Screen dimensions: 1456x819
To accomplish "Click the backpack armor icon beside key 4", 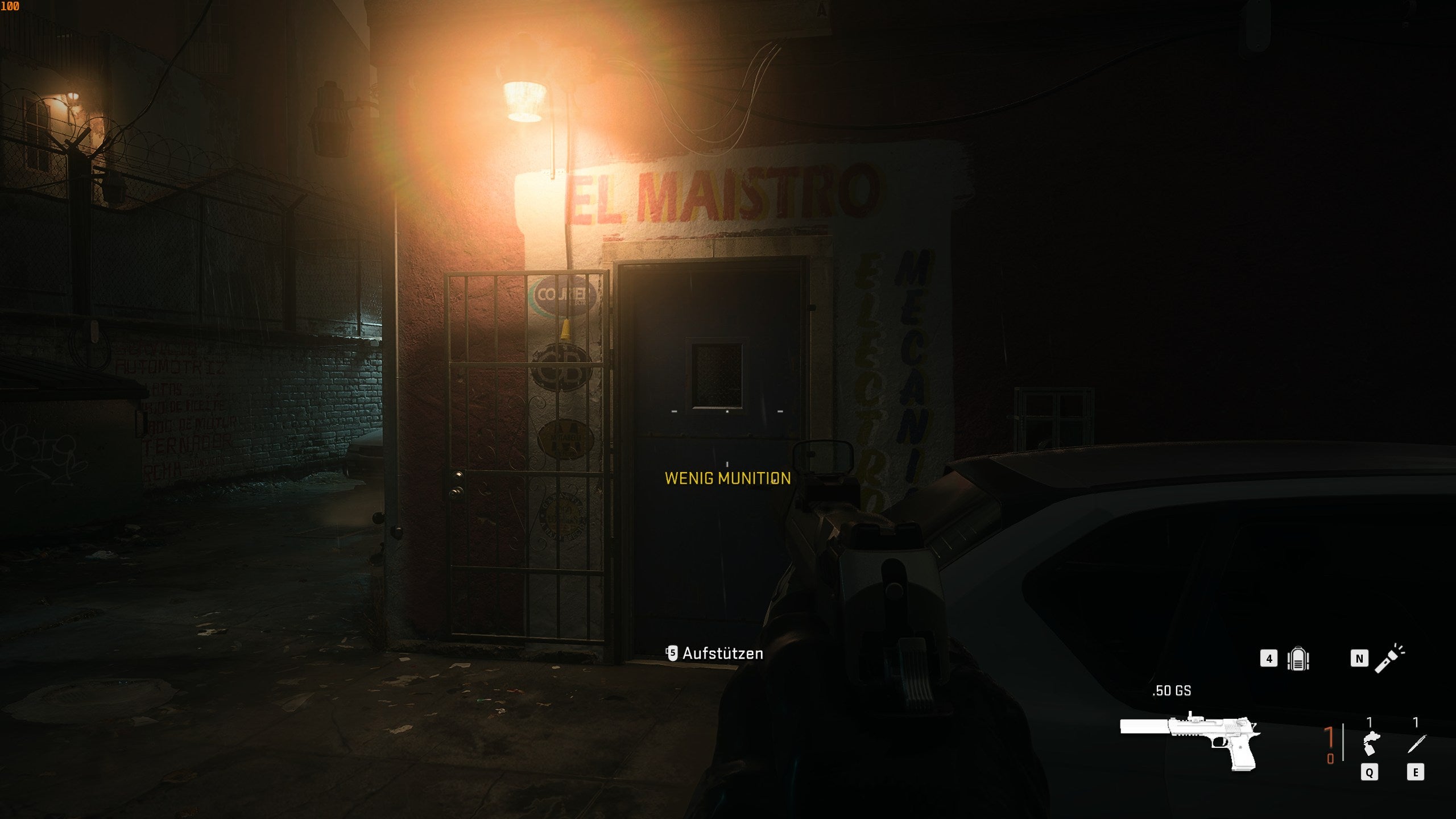I will [x=1298, y=660].
